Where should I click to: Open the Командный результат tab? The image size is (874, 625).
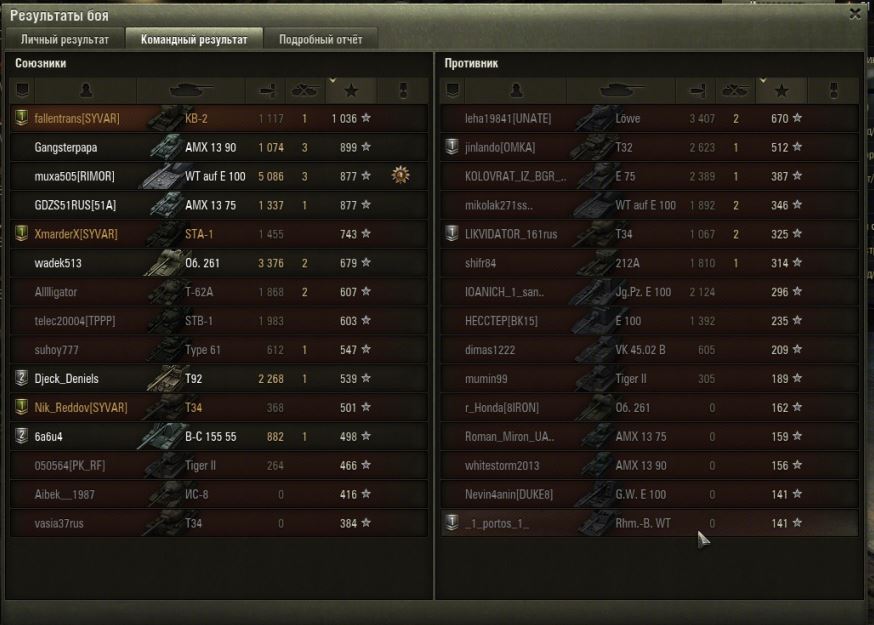pyautogui.click(x=194, y=40)
